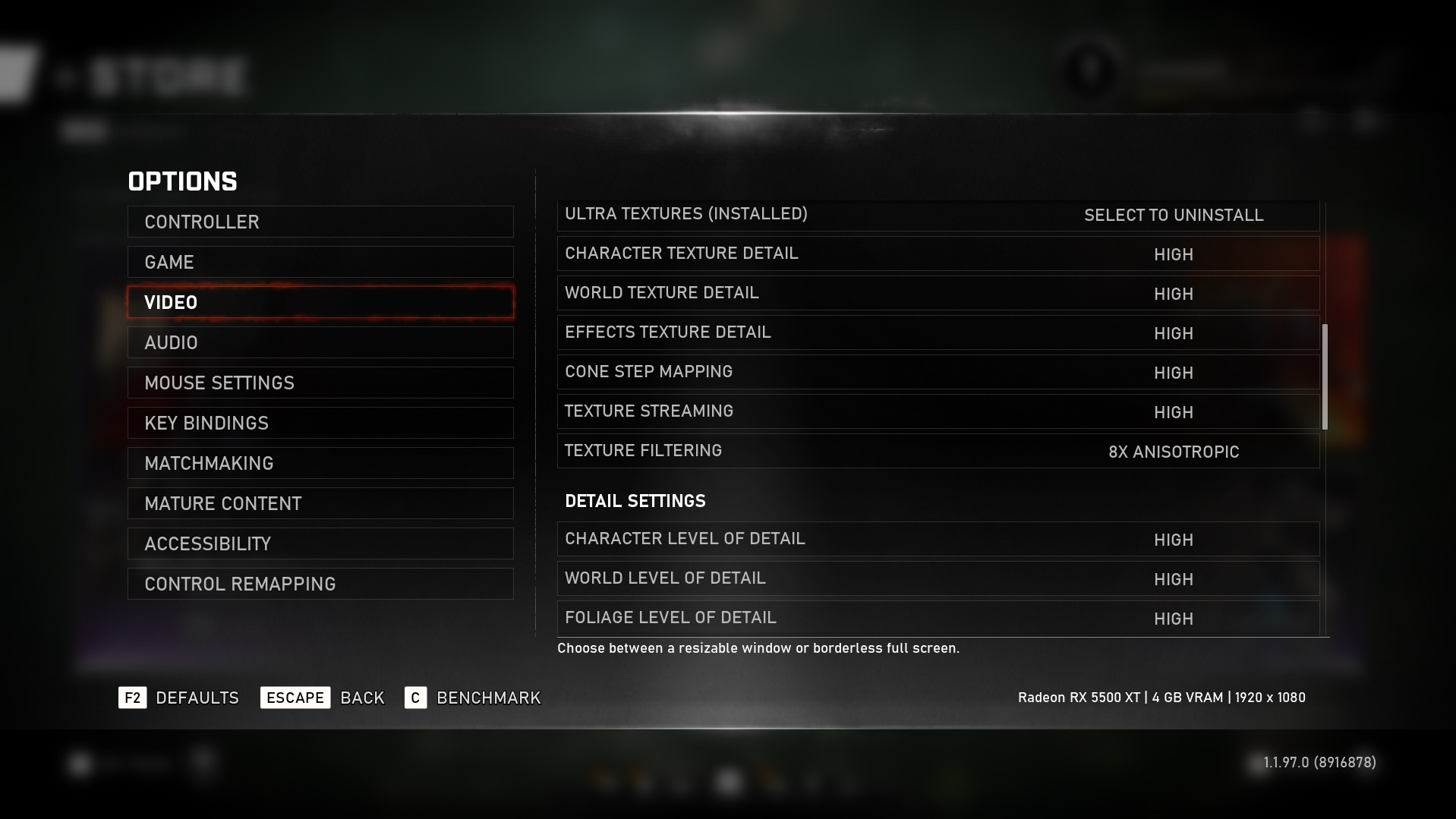The height and width of the screenshot is (819, 1456).
Task: Open the Accessibility settings
Action: (320, 543)
